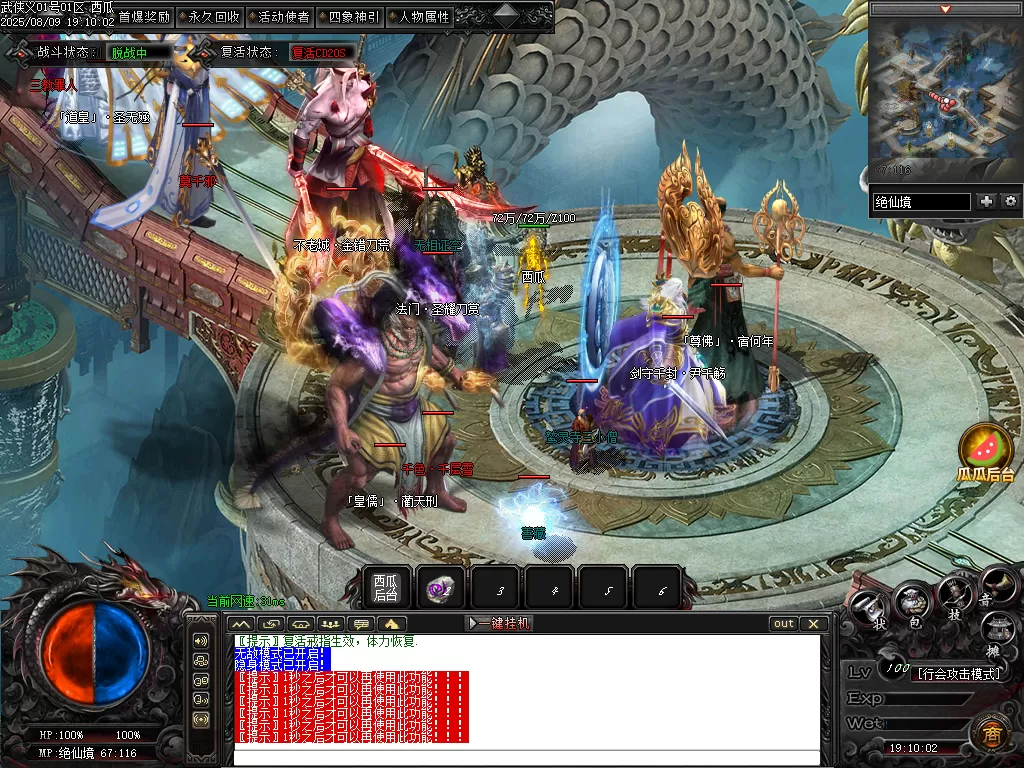The image size is (1024, 768).
Task: Use the 西瓜后台 hotbar slot
Action: [386, 588]
